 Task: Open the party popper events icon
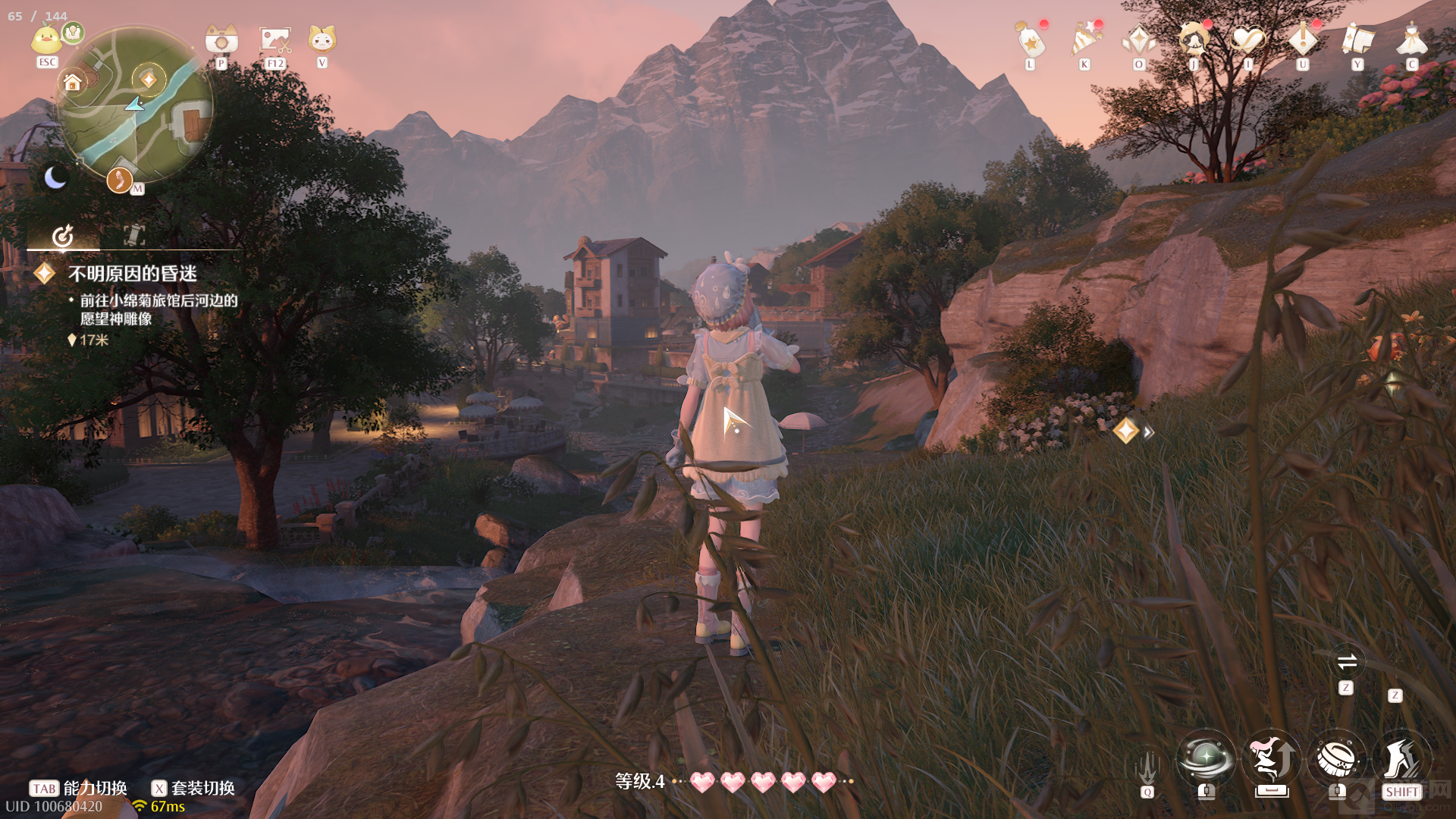[x=1085, y=39]
